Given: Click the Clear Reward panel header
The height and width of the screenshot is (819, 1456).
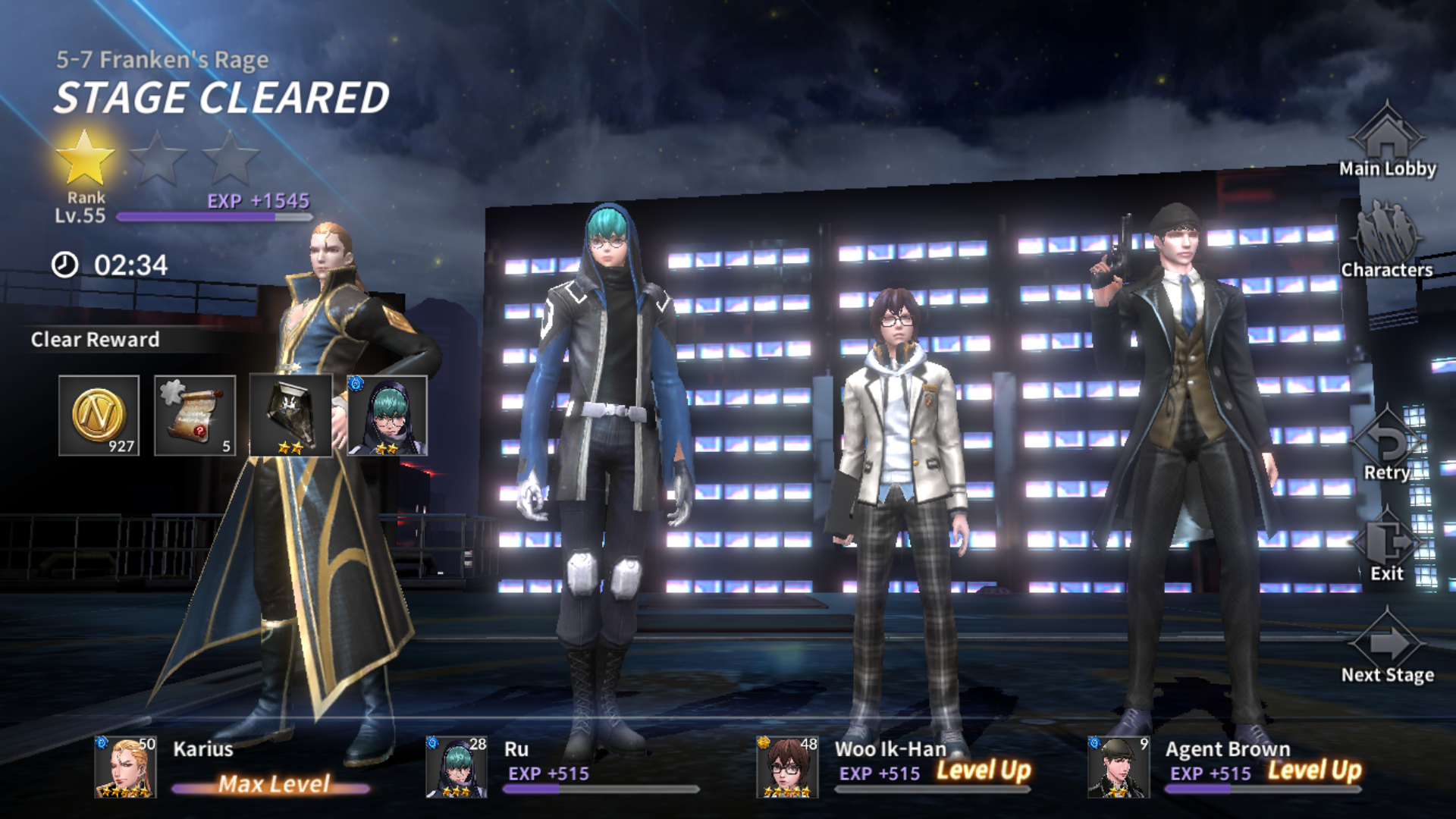Looking at the screenshot, I should coord(95,340).
